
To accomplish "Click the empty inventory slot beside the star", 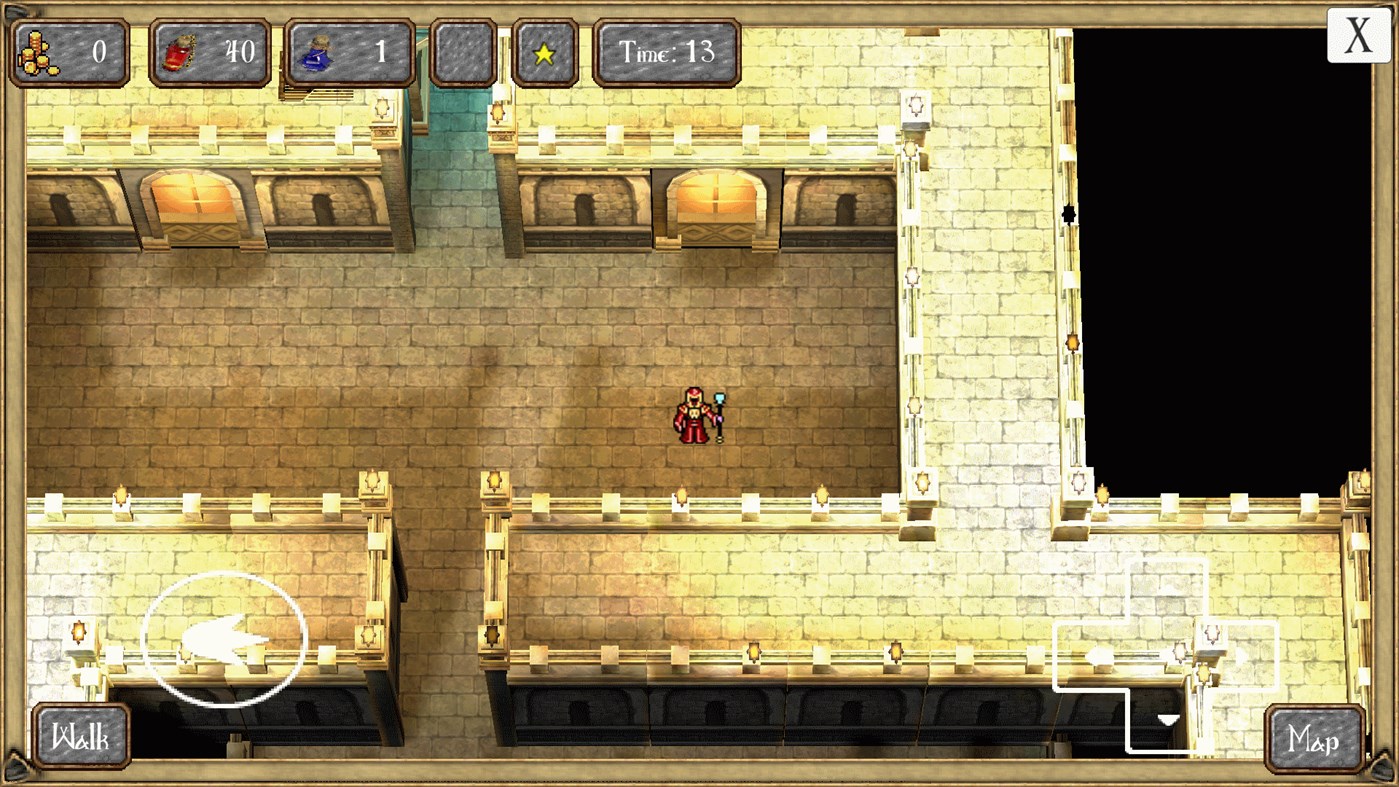I will pos(466,51).
